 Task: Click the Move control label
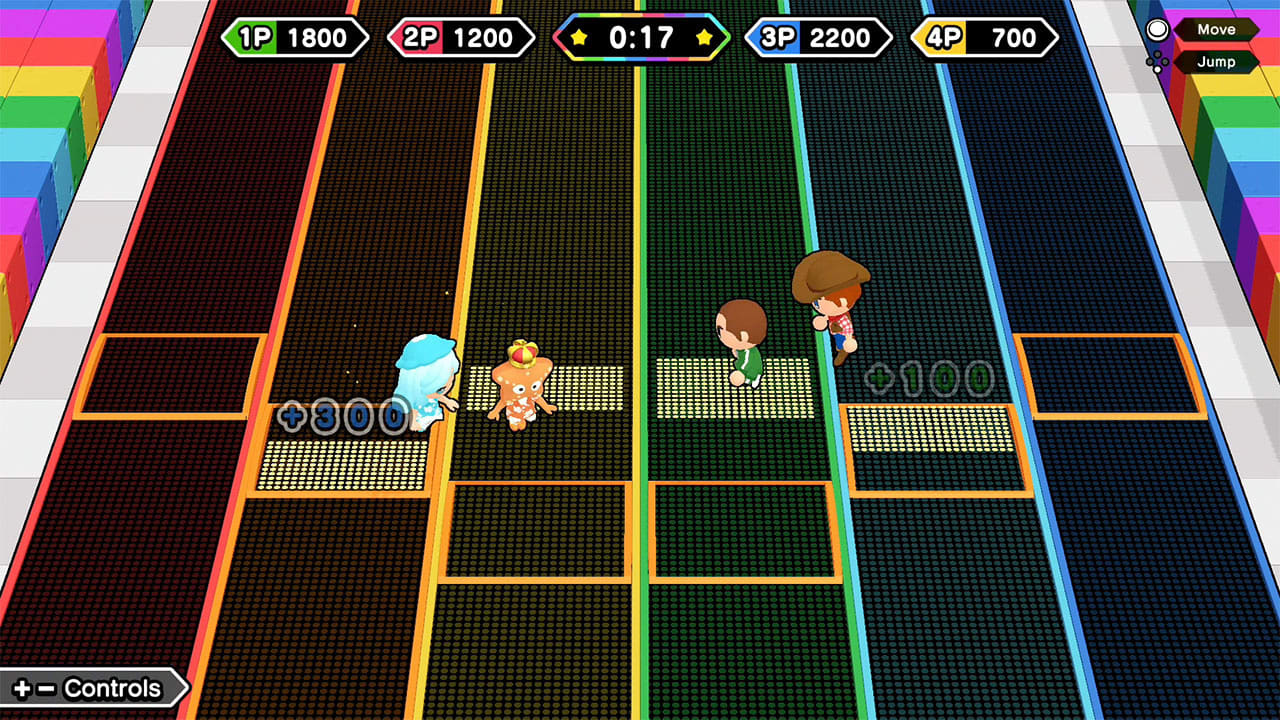(1216, 29)
